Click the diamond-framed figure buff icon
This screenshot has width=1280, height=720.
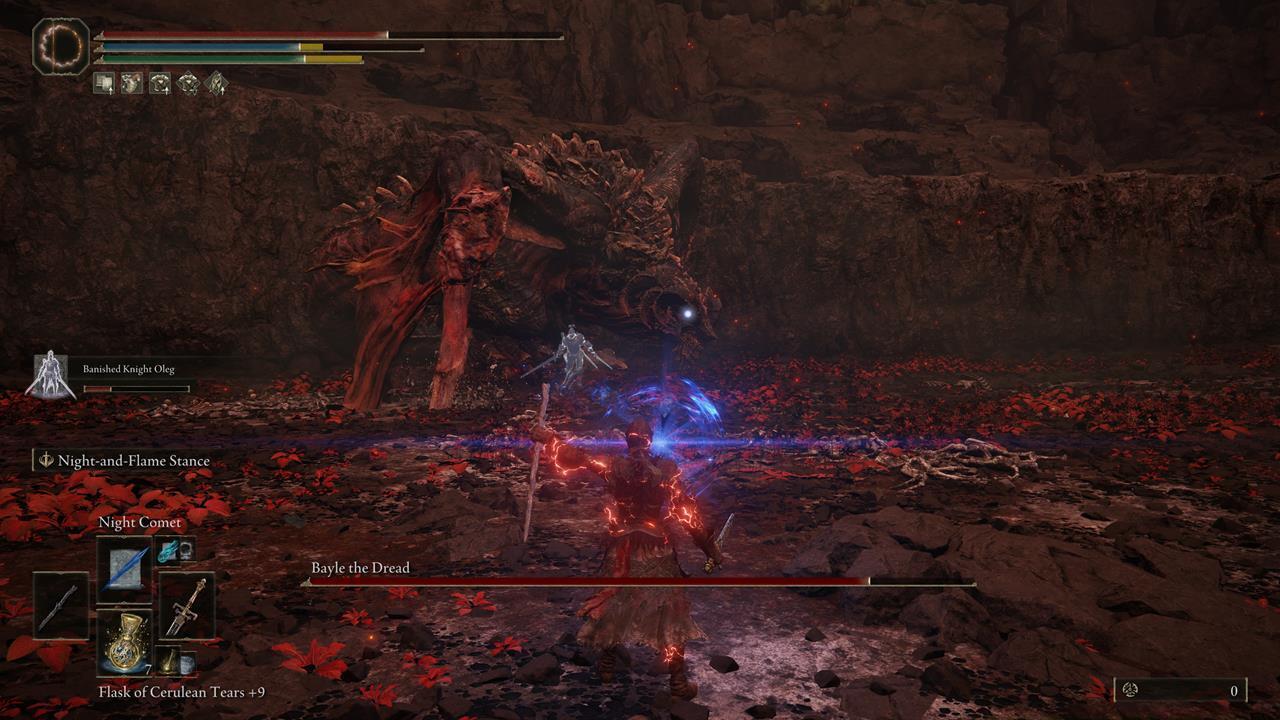pyautogui.click(x=216, y=83)
